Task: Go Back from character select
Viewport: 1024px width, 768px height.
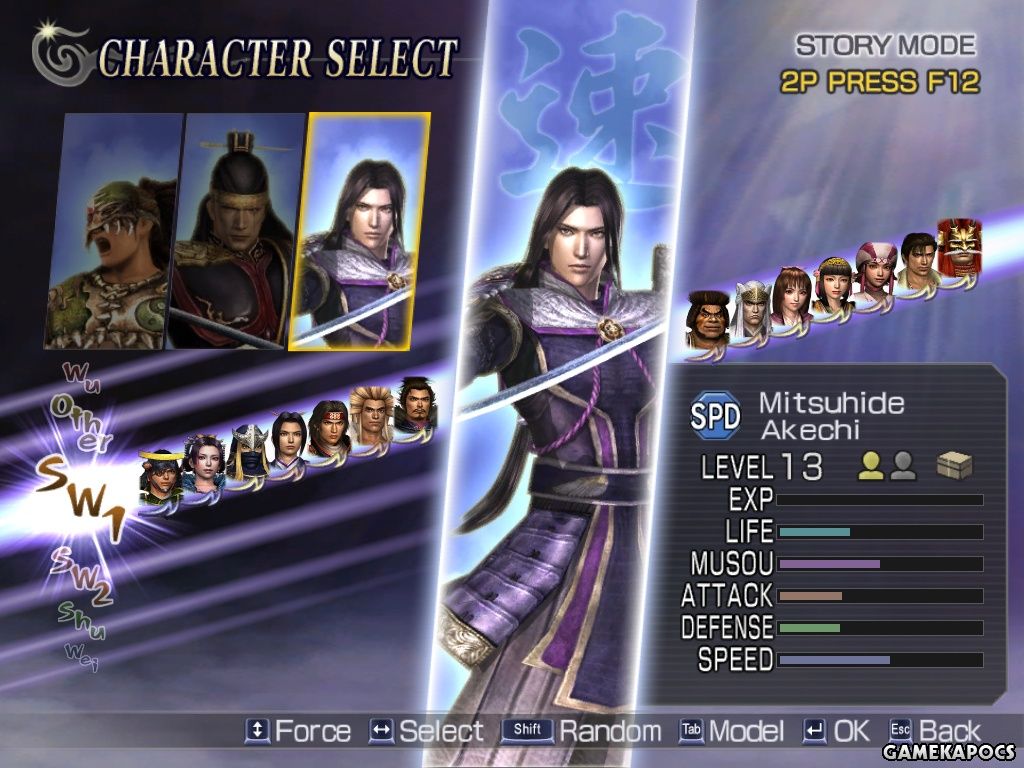Action: pos(934,731)
